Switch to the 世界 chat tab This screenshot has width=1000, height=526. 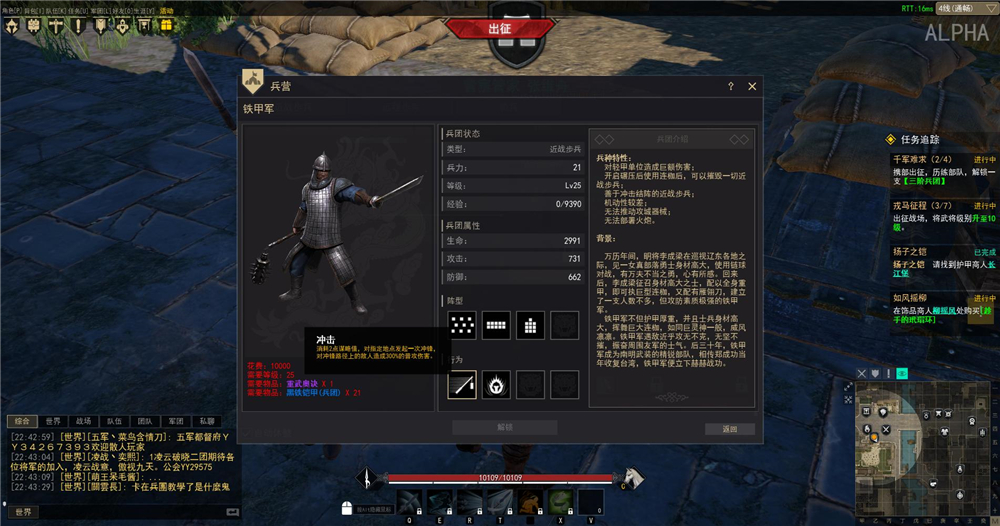coord(53,421)
